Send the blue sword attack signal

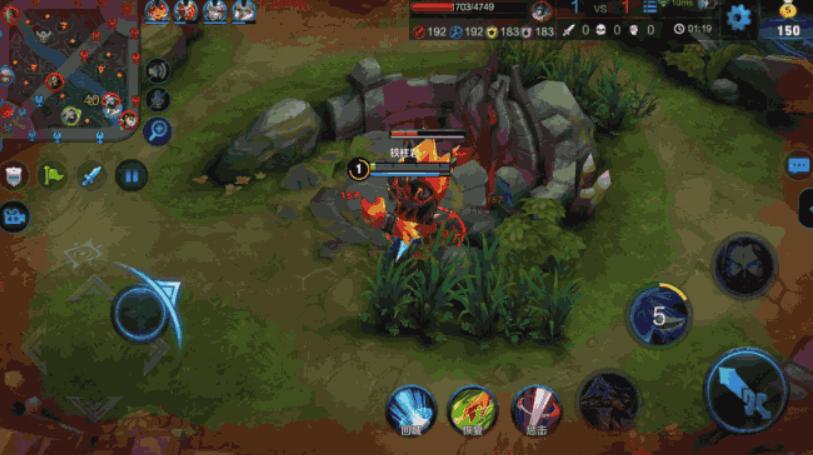click(92, 177)
